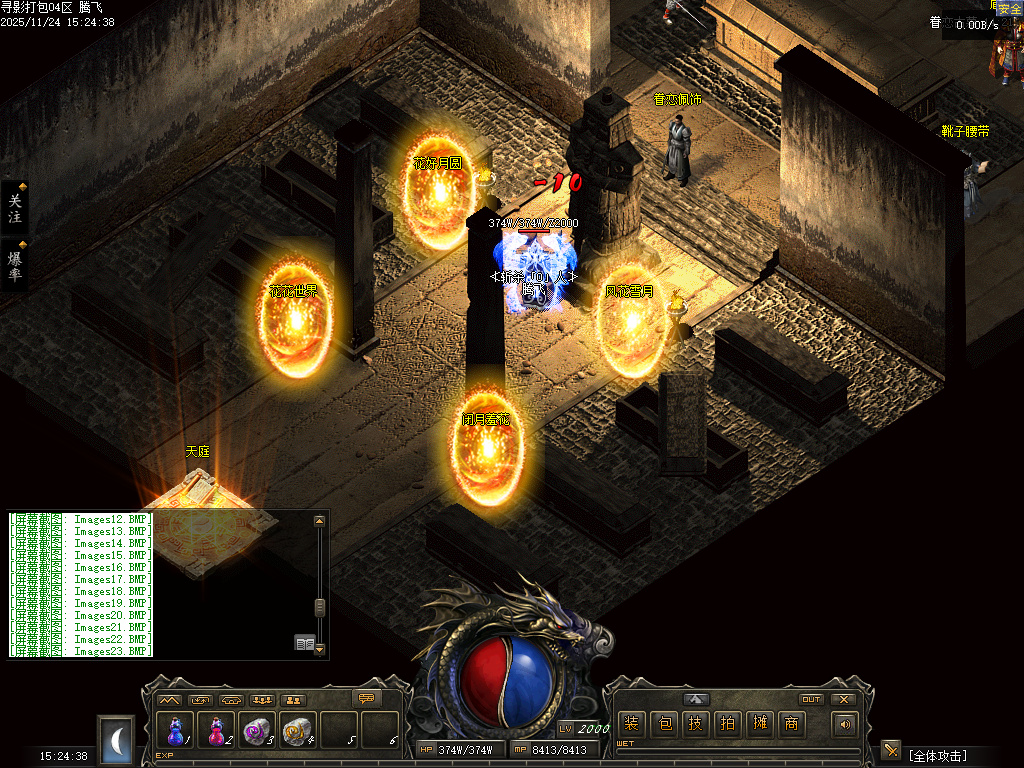This screenshot has height=768, width=1024.
Task: Switch attack mode via crossed-swords icon
Action: pyautogui.click(x=891, y=751)
